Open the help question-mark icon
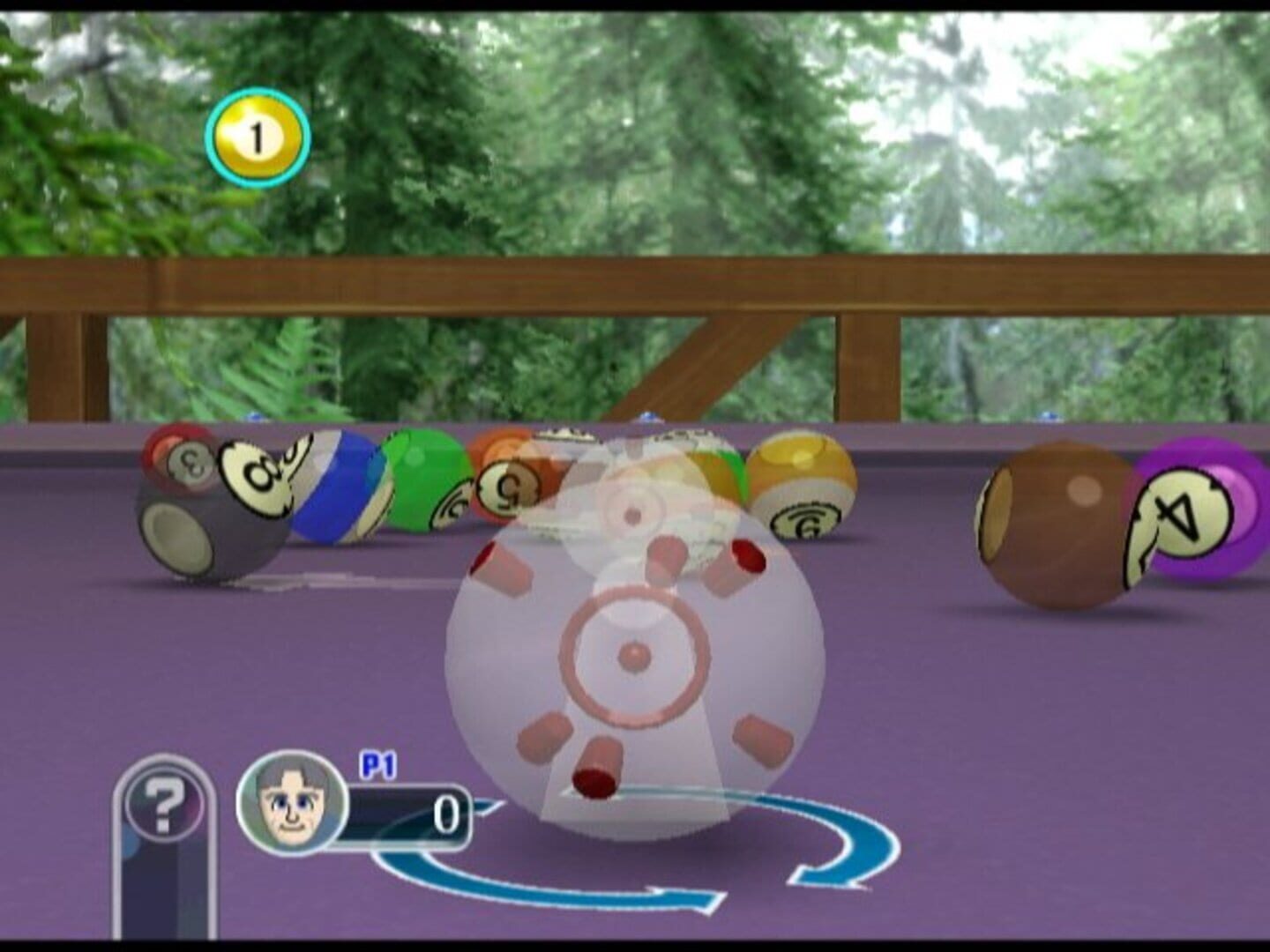Viewport: 1270px width, 952px height. [x=163, y=807]
